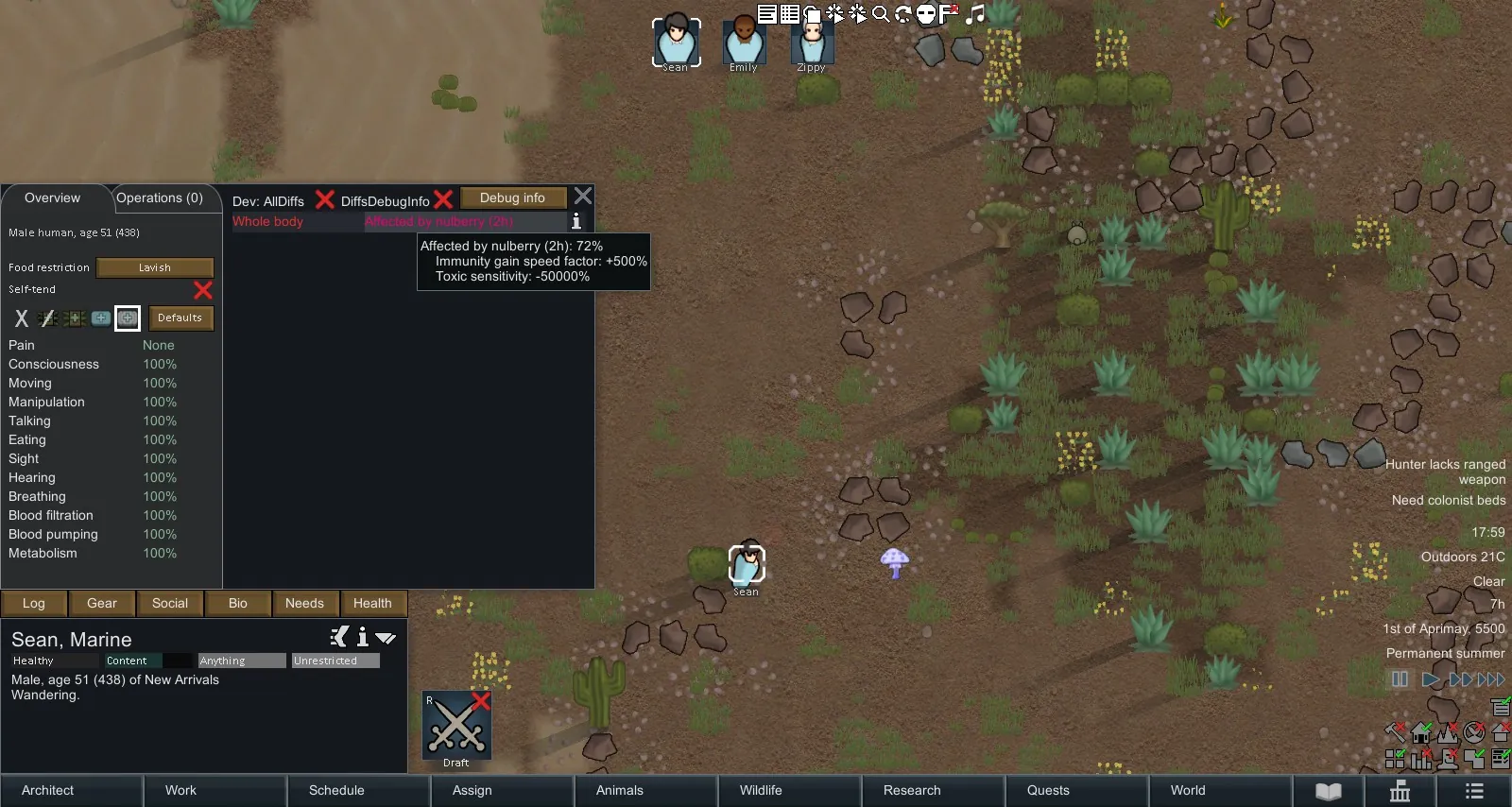
Task: Open the Work tab
Action: point(180,790)
